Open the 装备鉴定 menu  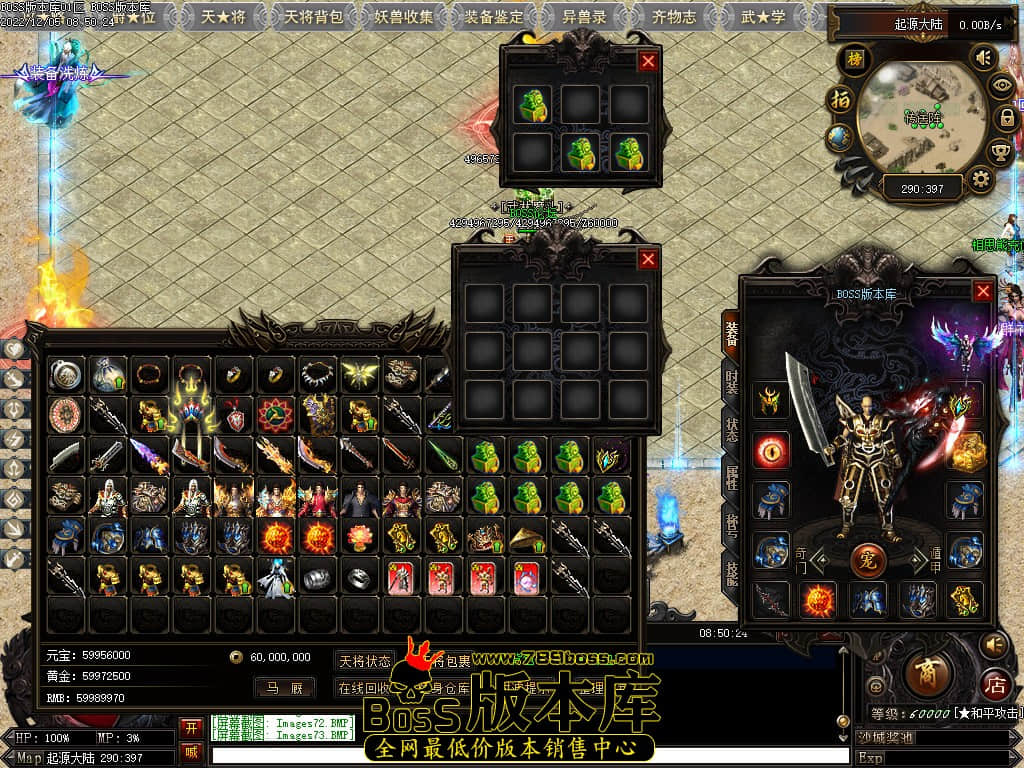[x=496, y=17]
